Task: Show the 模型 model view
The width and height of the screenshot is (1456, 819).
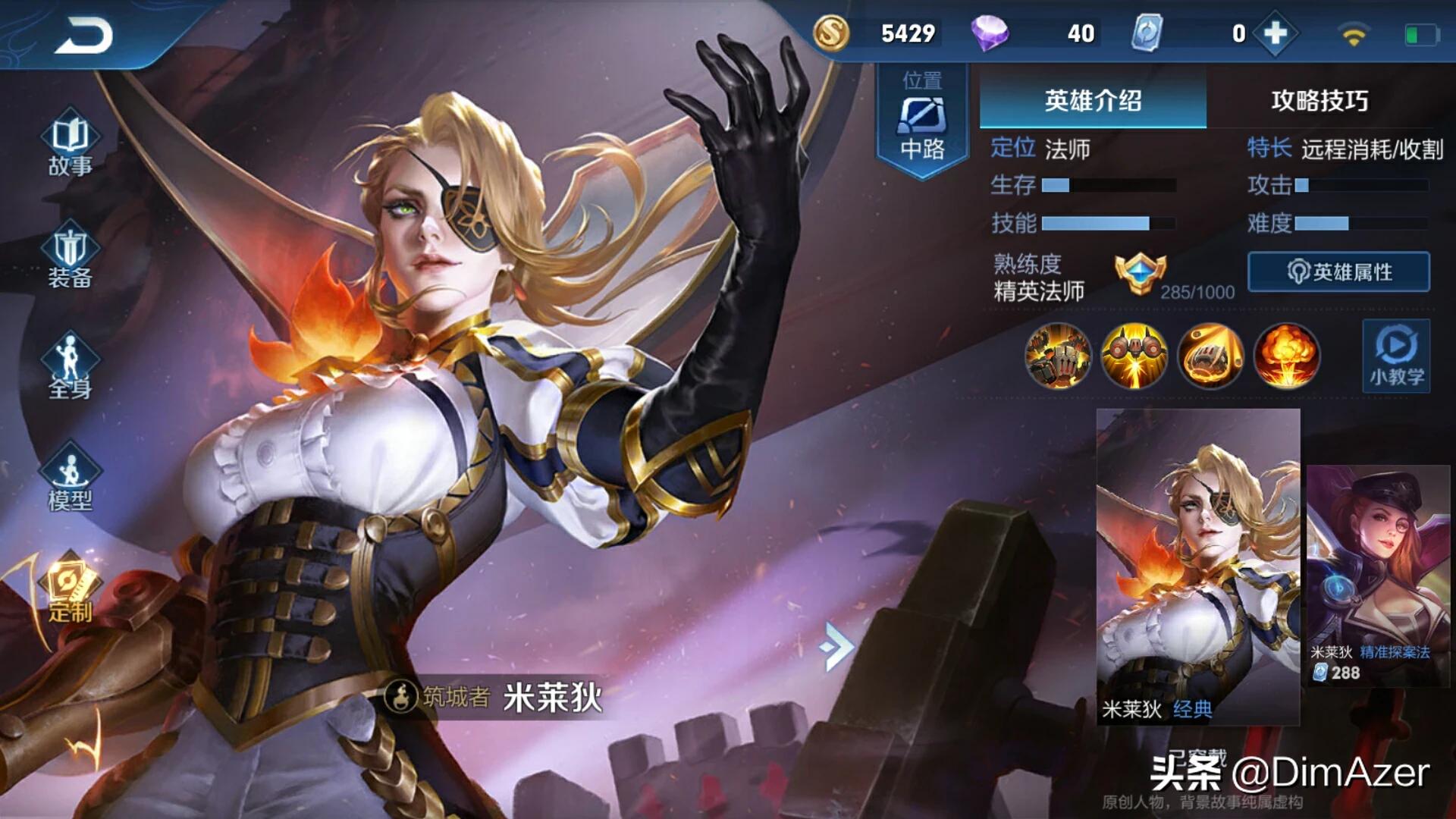Action: click(x=70, y=478)
